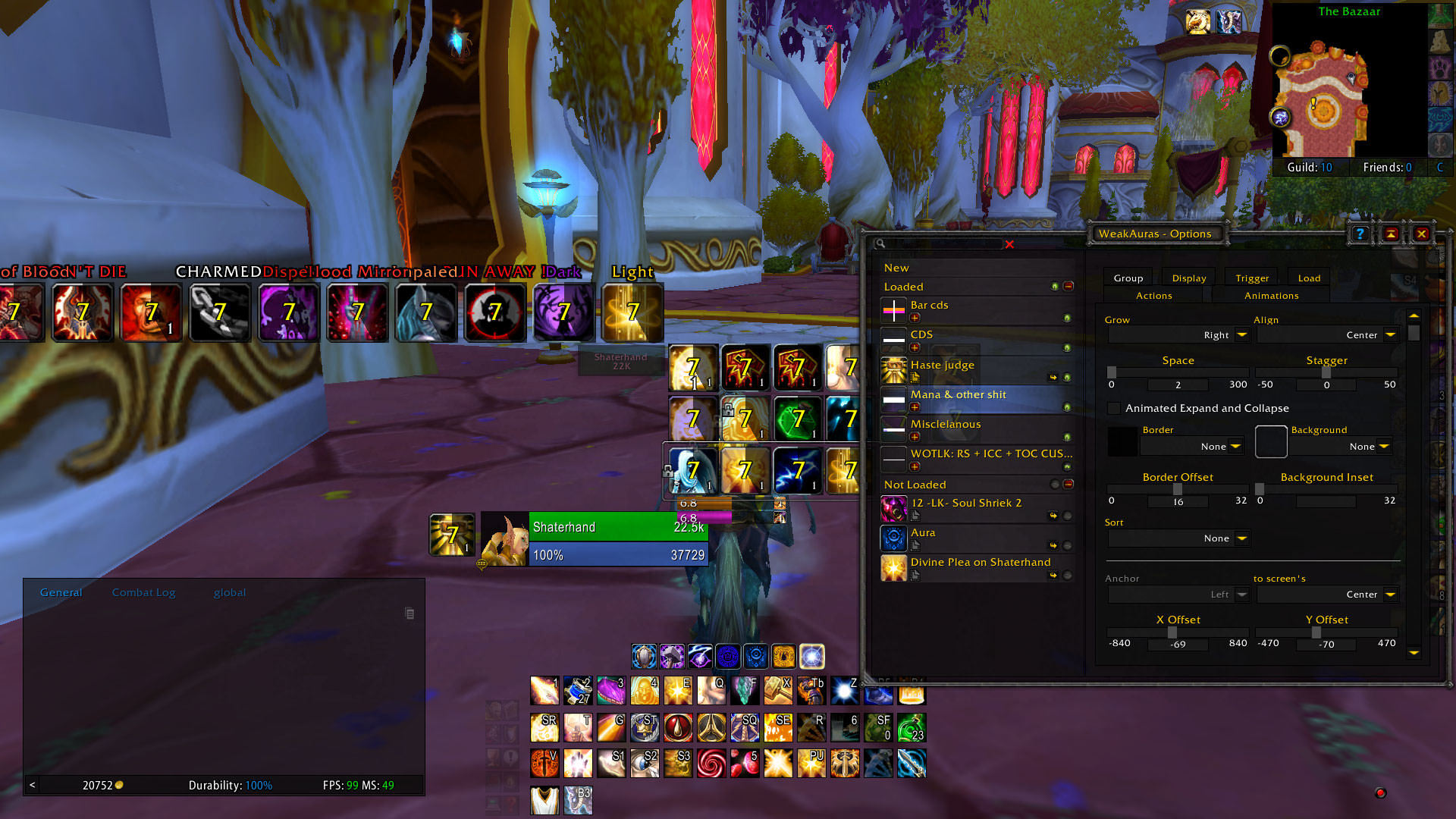Click the Divine Plea on Shaterhand icon
The image size is (1456, 819).
click(893, 568)
